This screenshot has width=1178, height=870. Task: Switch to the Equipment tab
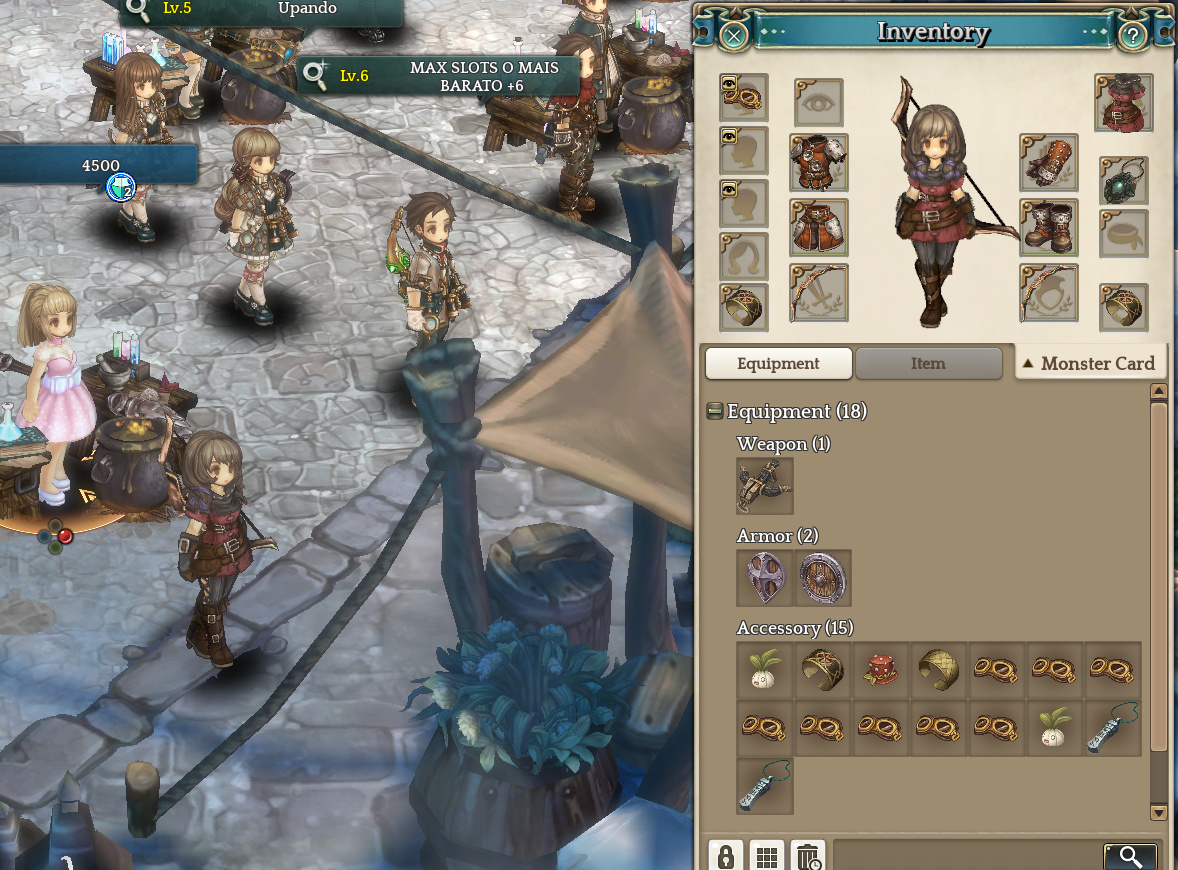coord(778,364)
